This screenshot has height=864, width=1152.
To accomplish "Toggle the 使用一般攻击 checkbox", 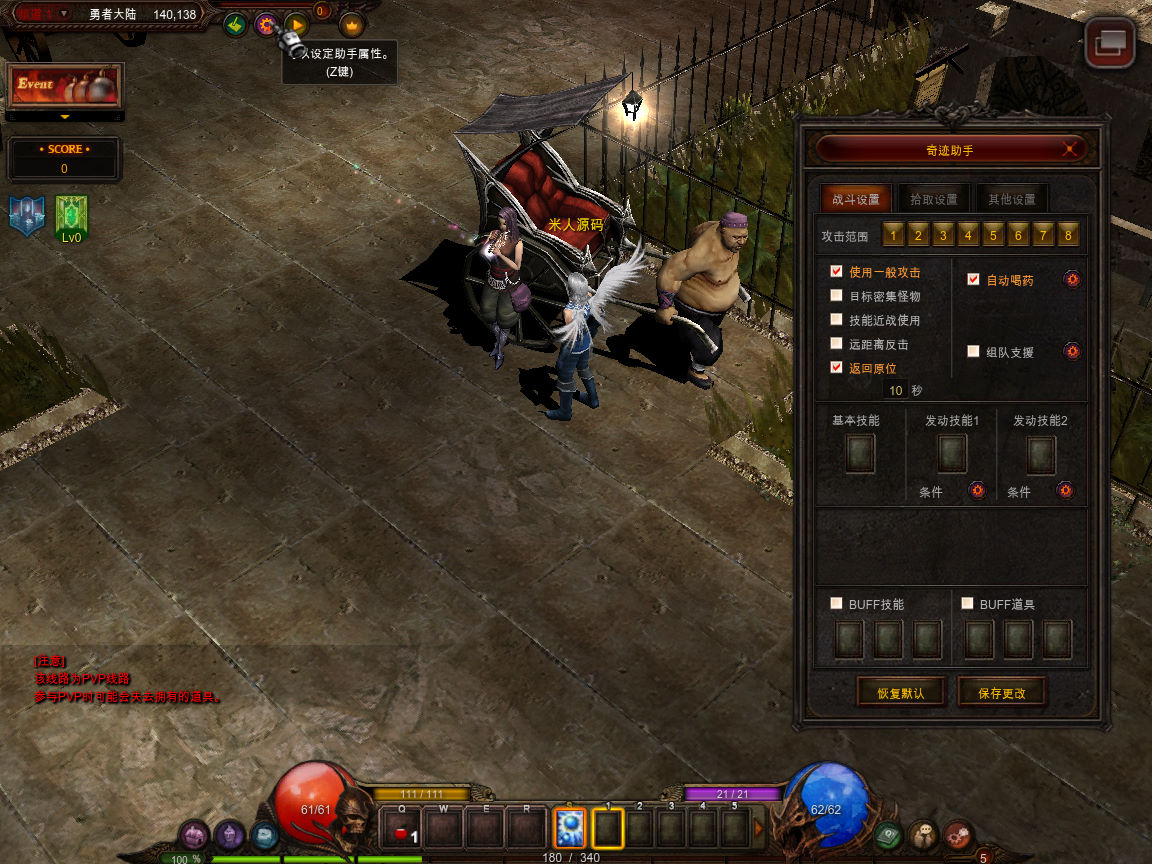I will (836, 271).
